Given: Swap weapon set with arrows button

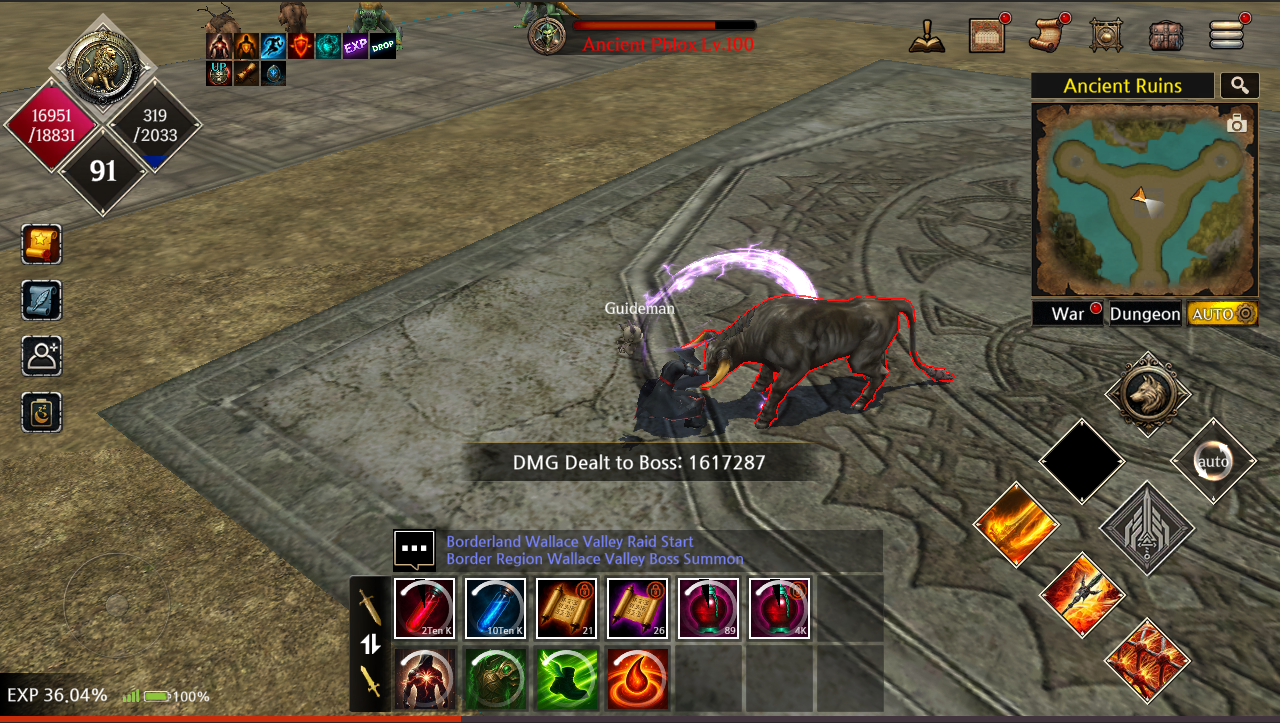Looking at the screenshot, I should tap(370, 644).
